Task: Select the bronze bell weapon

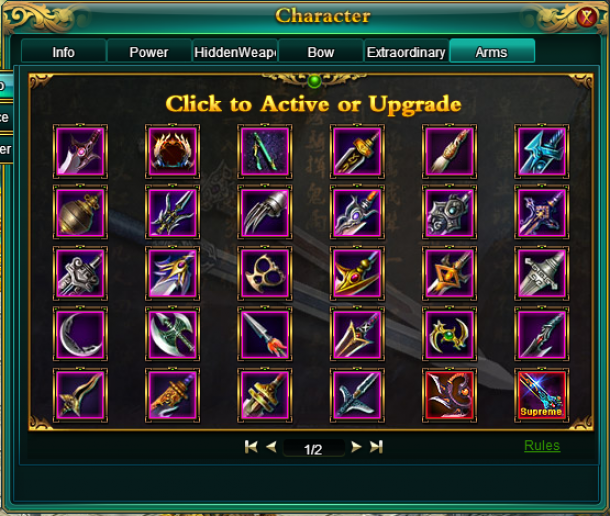Action: coord(80,212)
